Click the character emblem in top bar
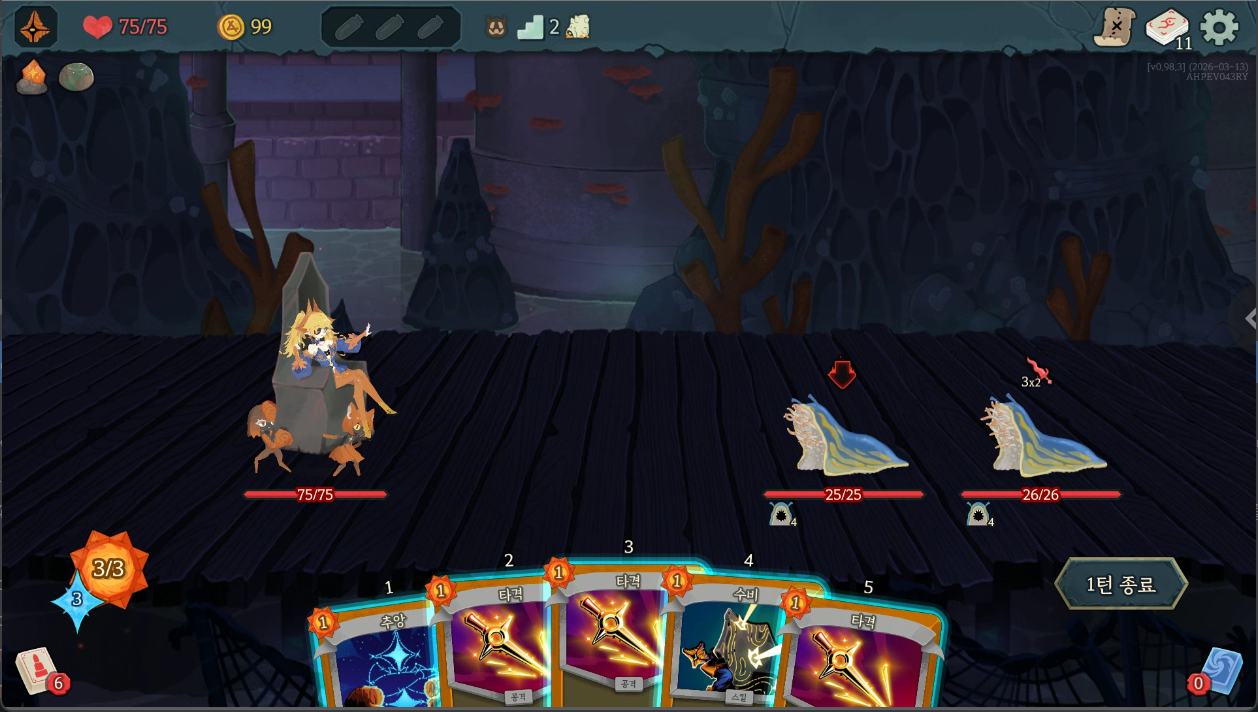This screenshot has height=712, width=1258. click(x=36, y=27)
